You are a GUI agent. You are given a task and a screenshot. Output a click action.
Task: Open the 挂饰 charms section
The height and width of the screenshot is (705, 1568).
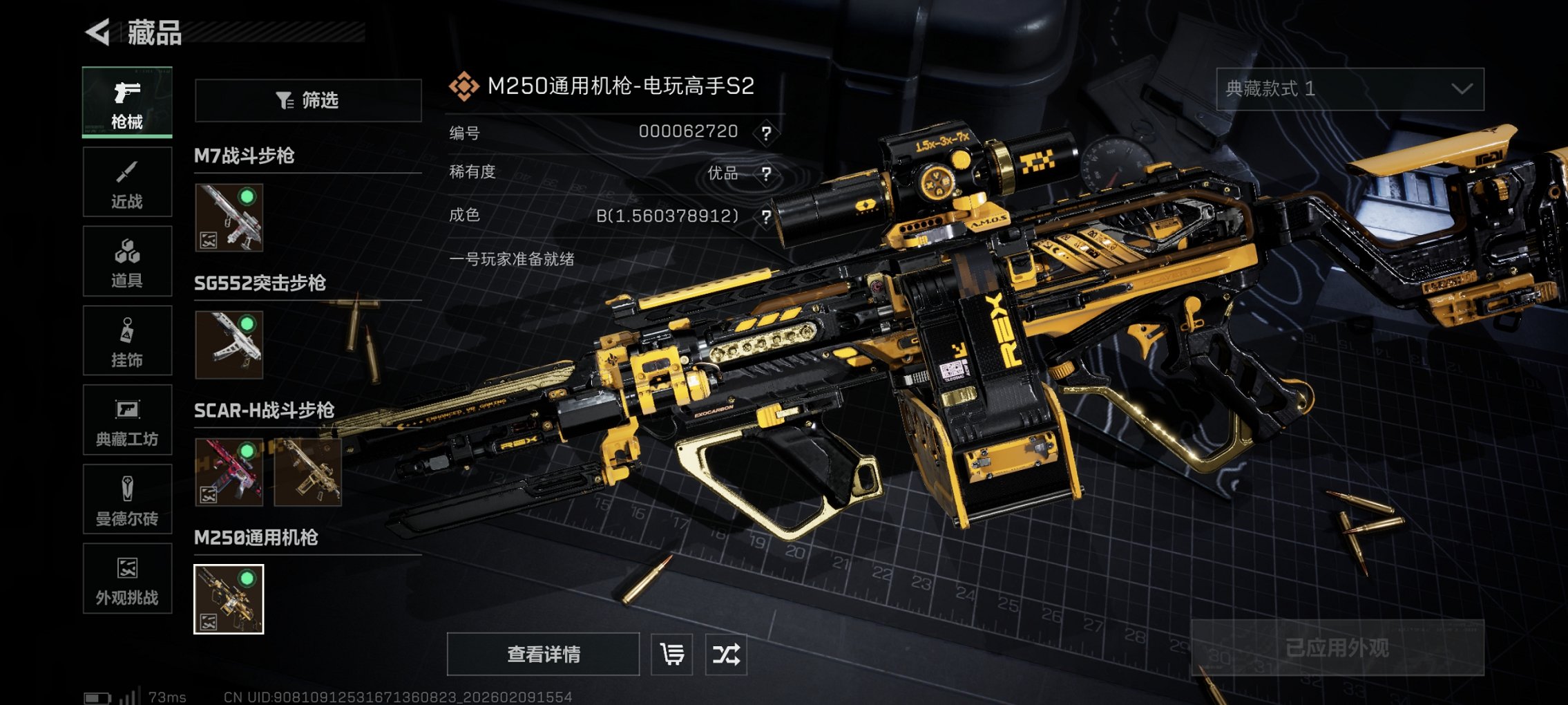point(127,341)
